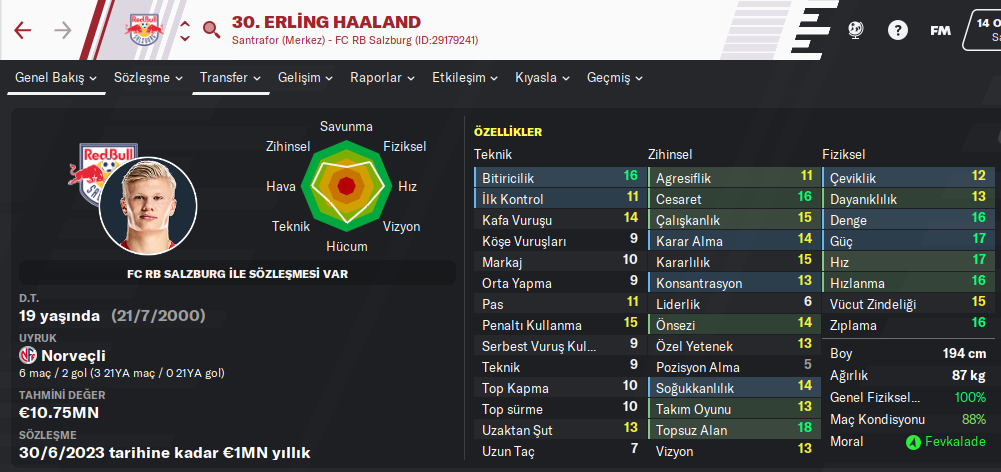
Task: Click the Norveçli nationality link
Action: coord(75,355)
